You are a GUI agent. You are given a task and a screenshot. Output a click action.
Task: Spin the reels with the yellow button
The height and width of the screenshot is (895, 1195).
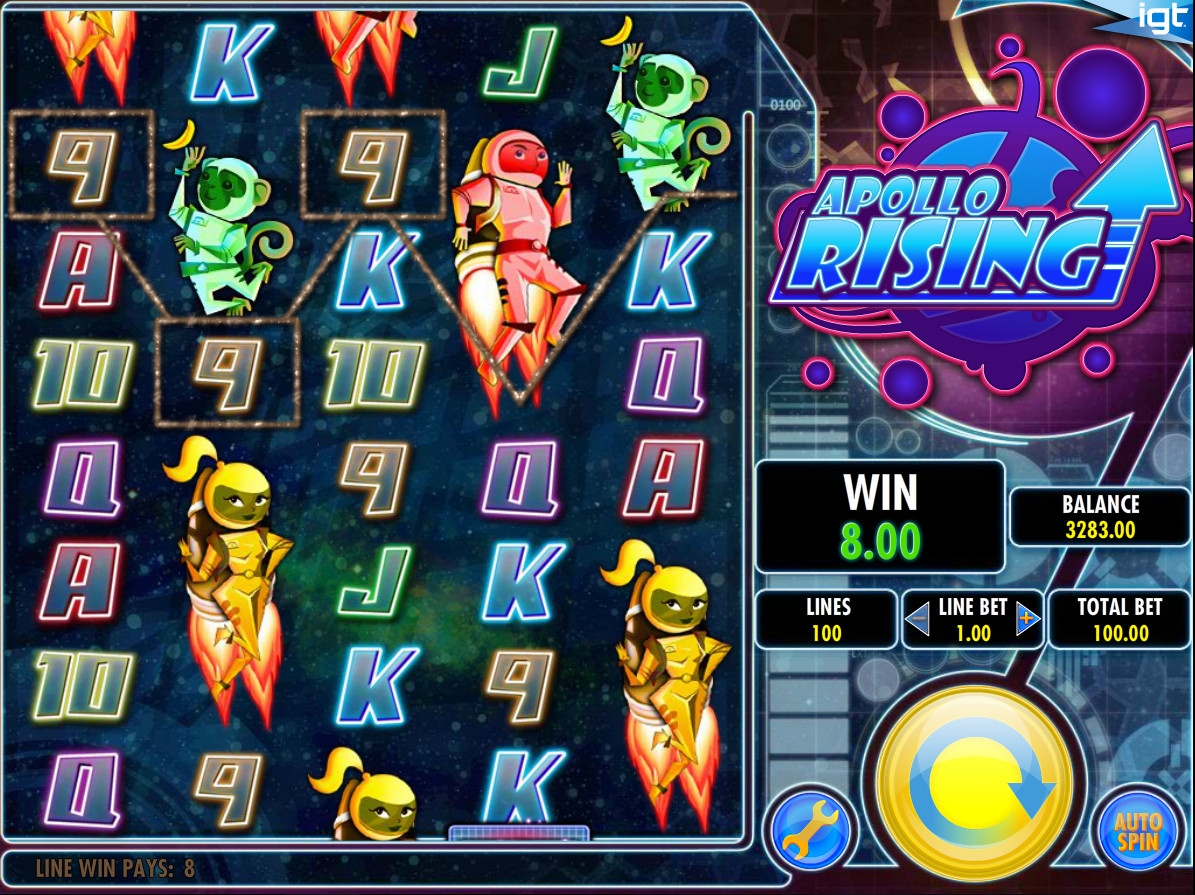pos(974,786)
